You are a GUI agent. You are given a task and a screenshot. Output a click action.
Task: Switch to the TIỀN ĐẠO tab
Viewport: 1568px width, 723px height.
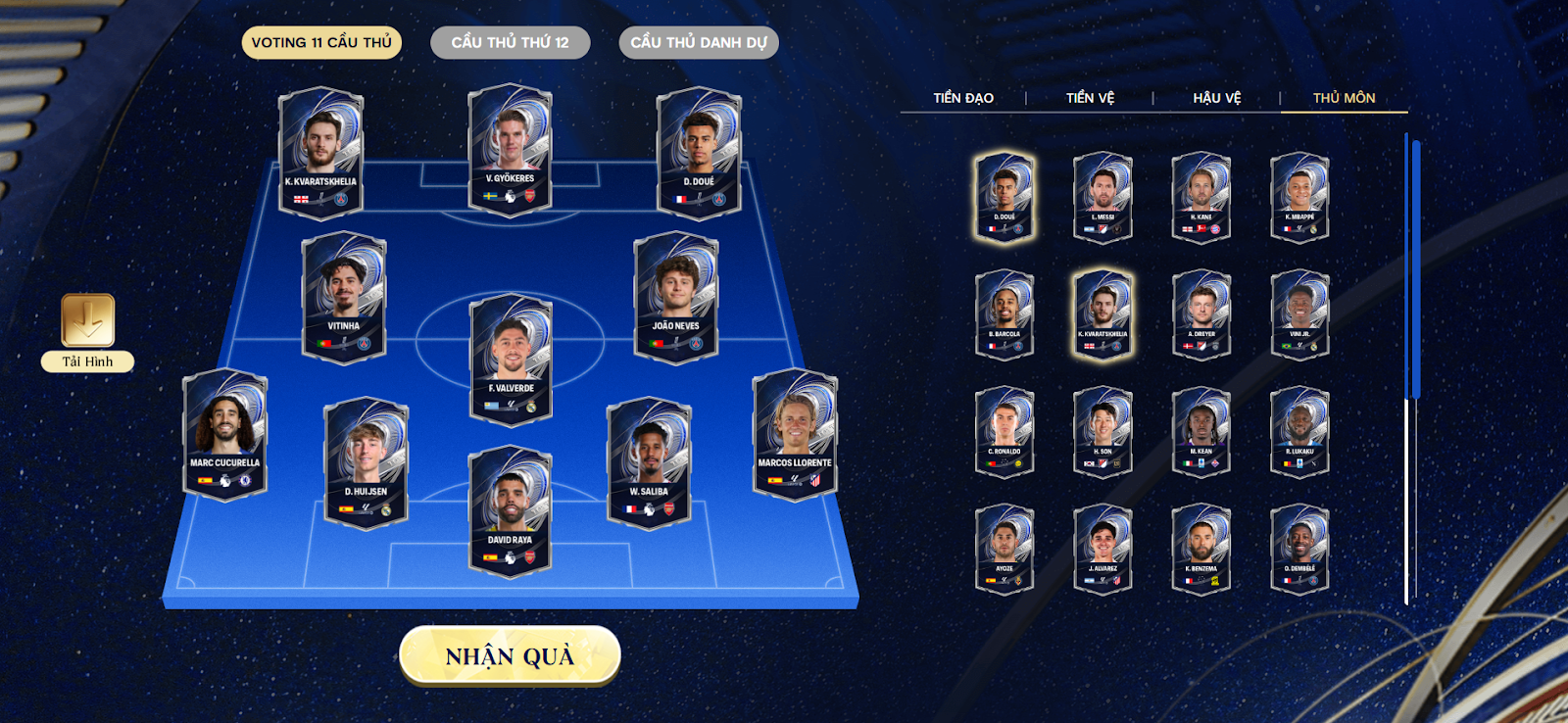pos(961,98)
